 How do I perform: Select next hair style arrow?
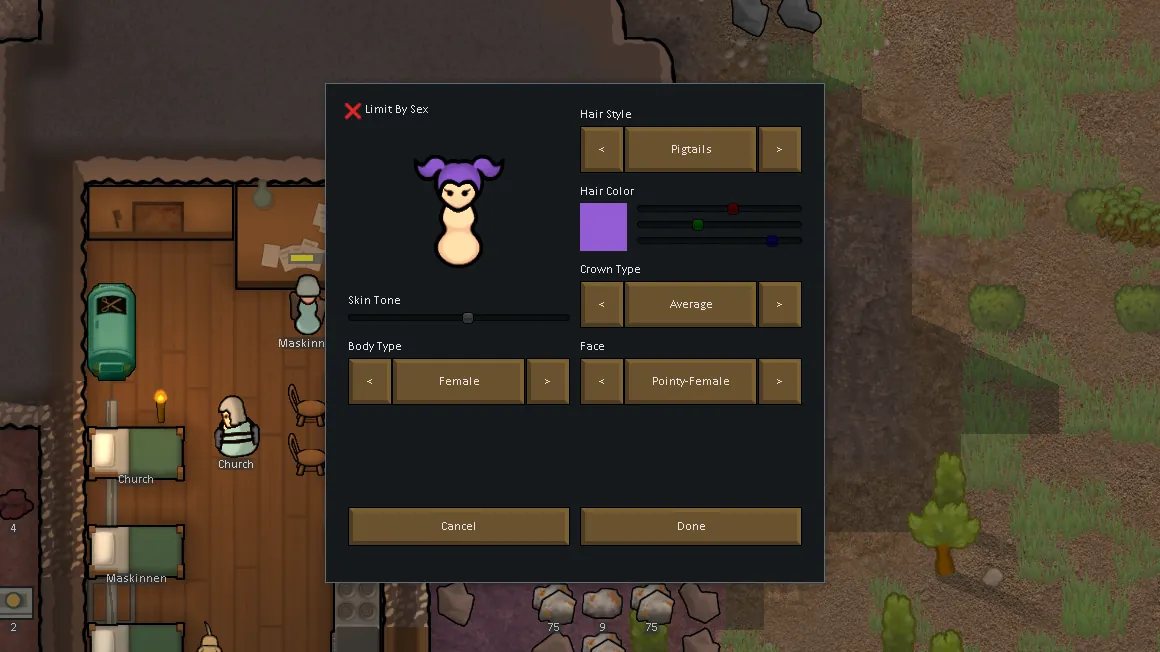pyautogui.click(x=780, y=150)
